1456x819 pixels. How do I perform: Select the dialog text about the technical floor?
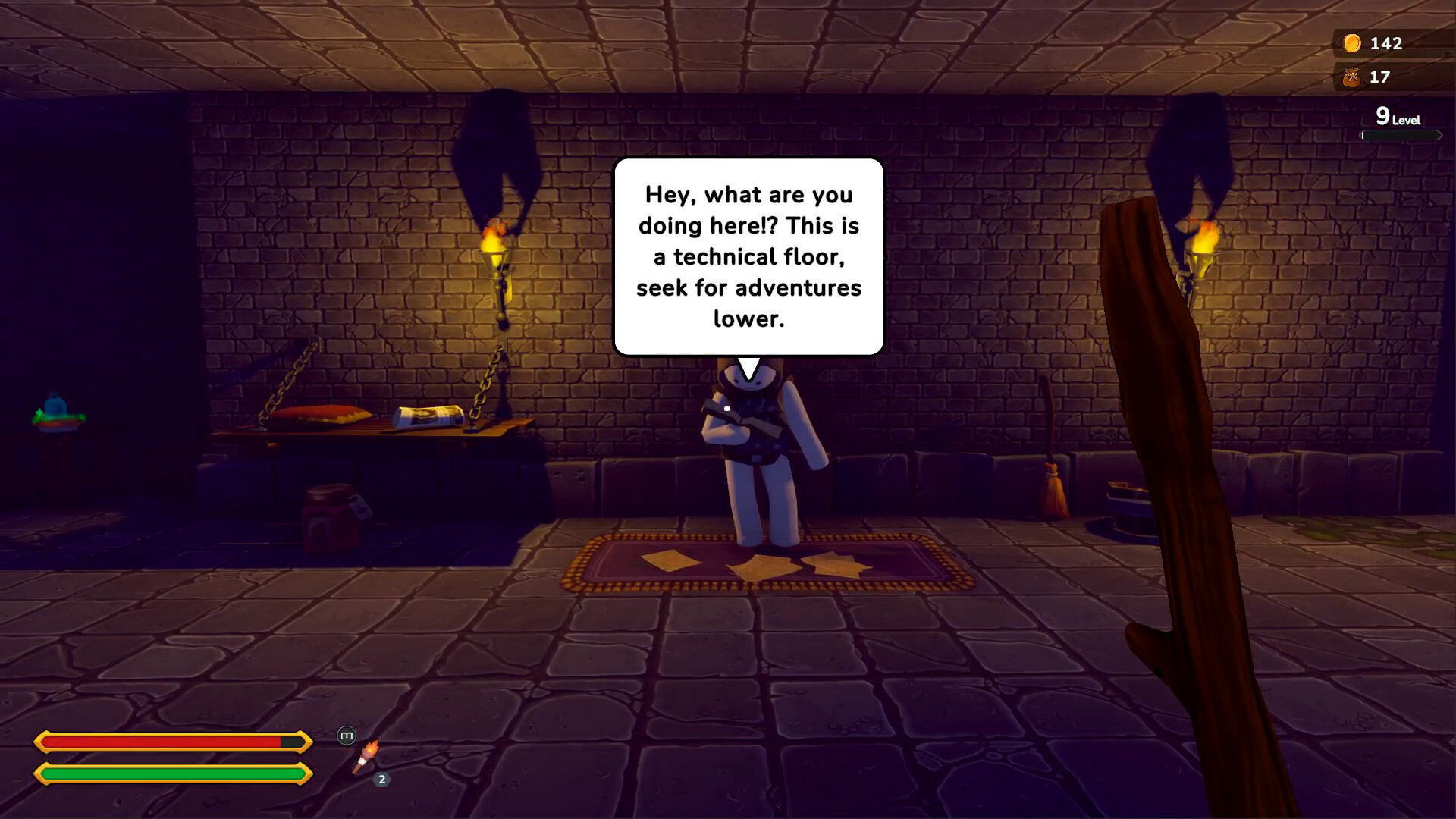pos(749,256)
